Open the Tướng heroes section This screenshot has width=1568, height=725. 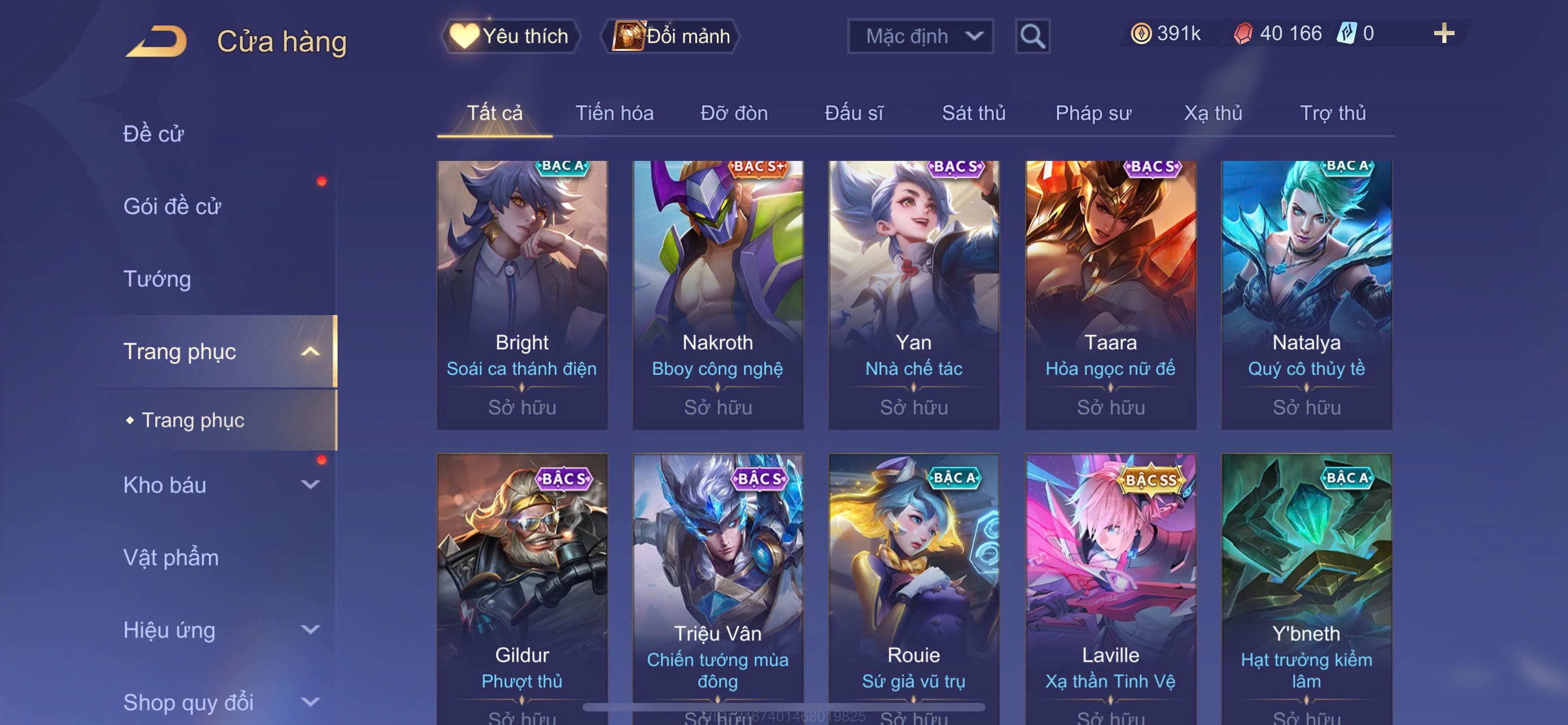coord(157,279)
